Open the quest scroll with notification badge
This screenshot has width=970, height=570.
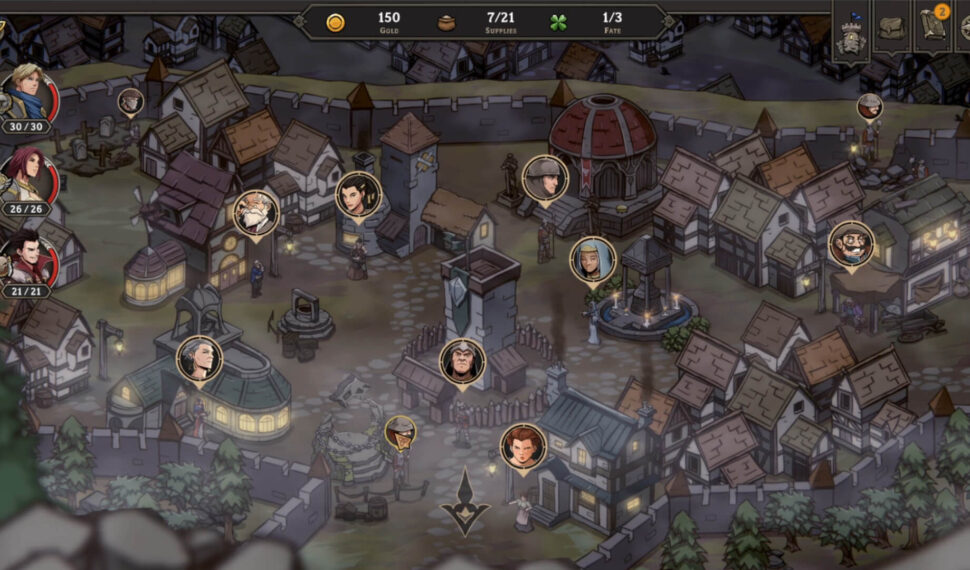pos(932,28)
